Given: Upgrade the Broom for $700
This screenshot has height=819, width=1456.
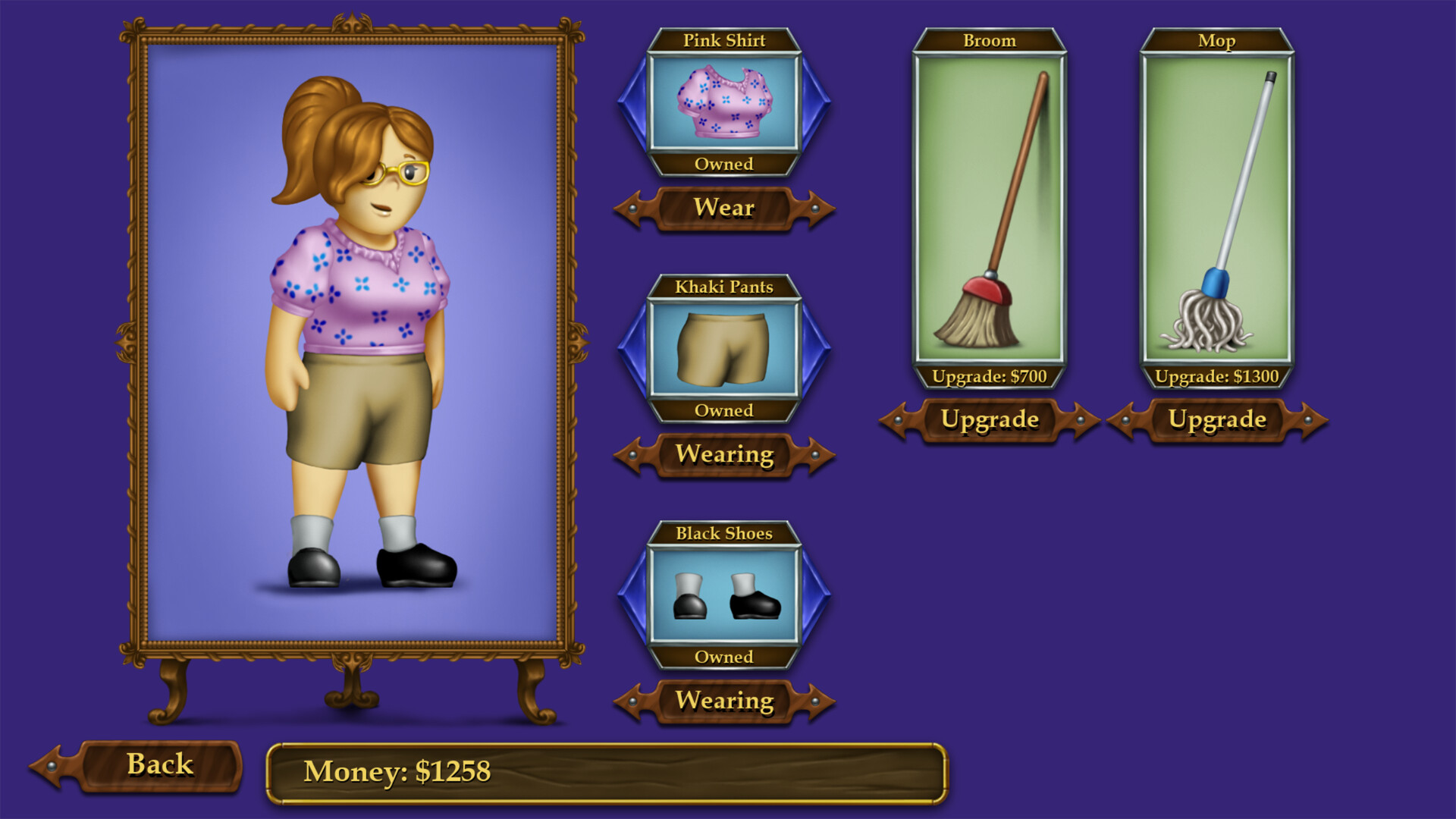Looking at the screenshot, I should [990, 420].
